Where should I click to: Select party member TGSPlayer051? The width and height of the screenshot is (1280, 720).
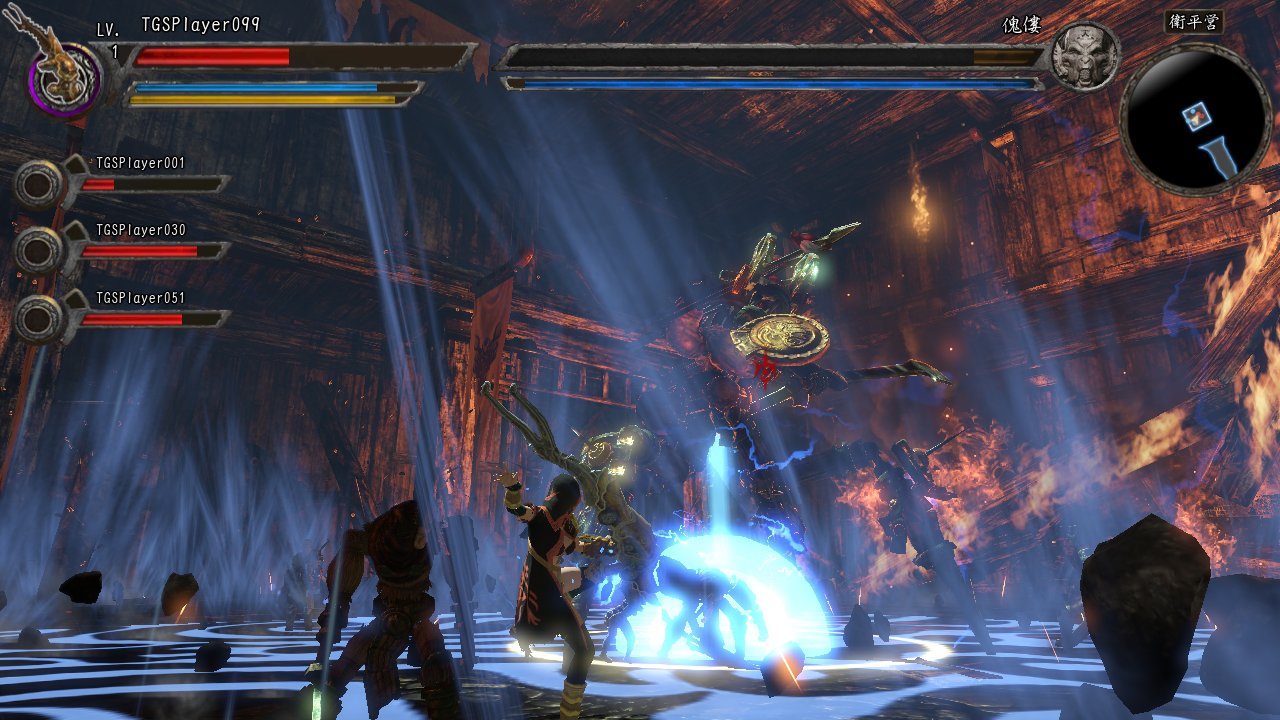pyautogui.click(x=40, y=318)
